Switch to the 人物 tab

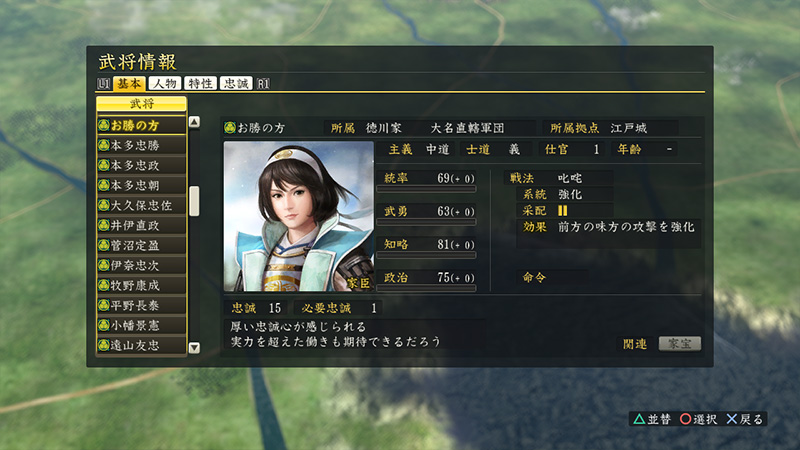[x=166, y=84]
